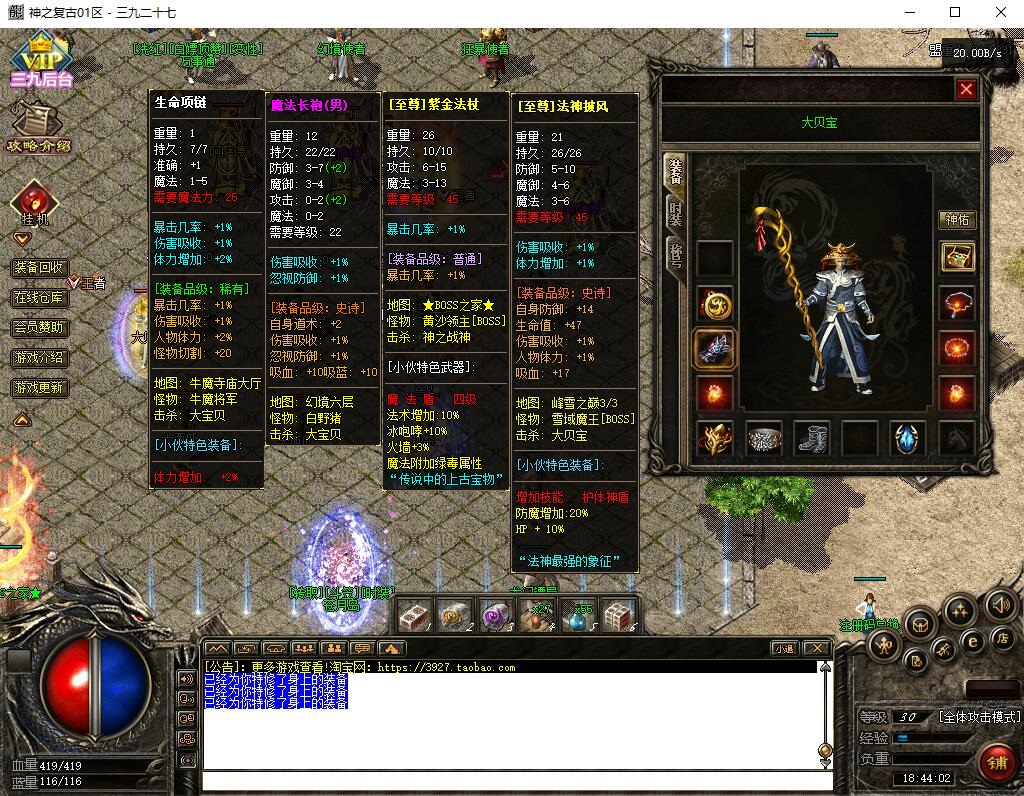Click the 神佑 button
The image size is (1024, 796).
coord(957,220)
